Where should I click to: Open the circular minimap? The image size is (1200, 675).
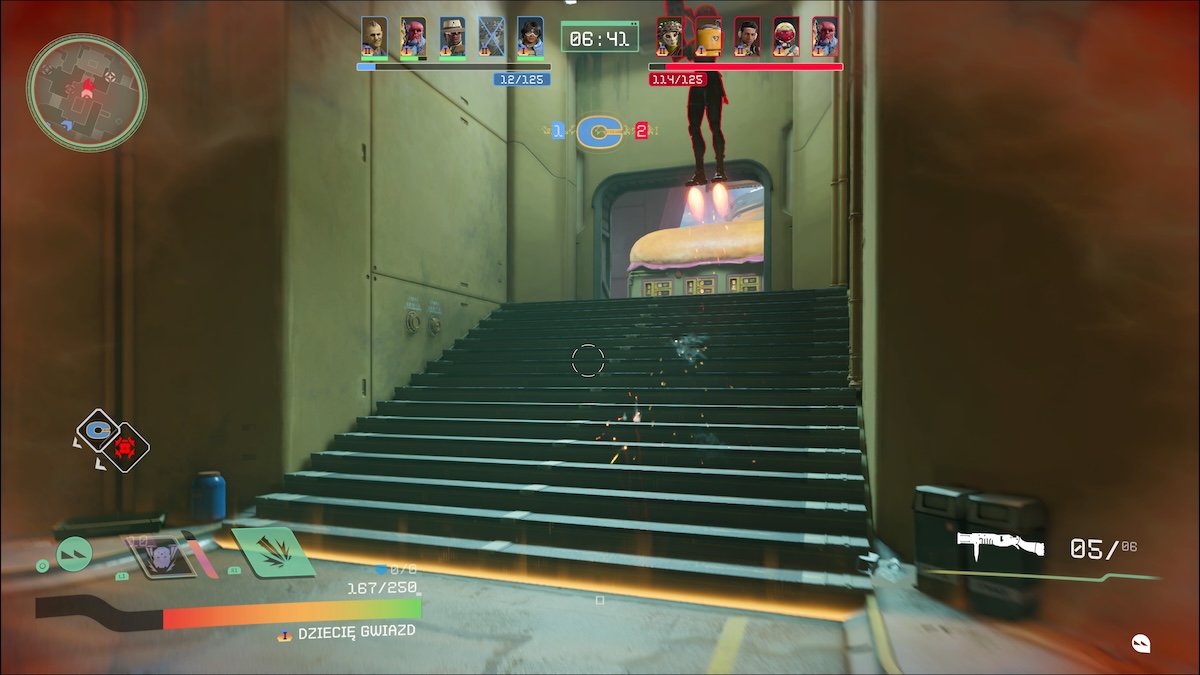tap(86, 92)
